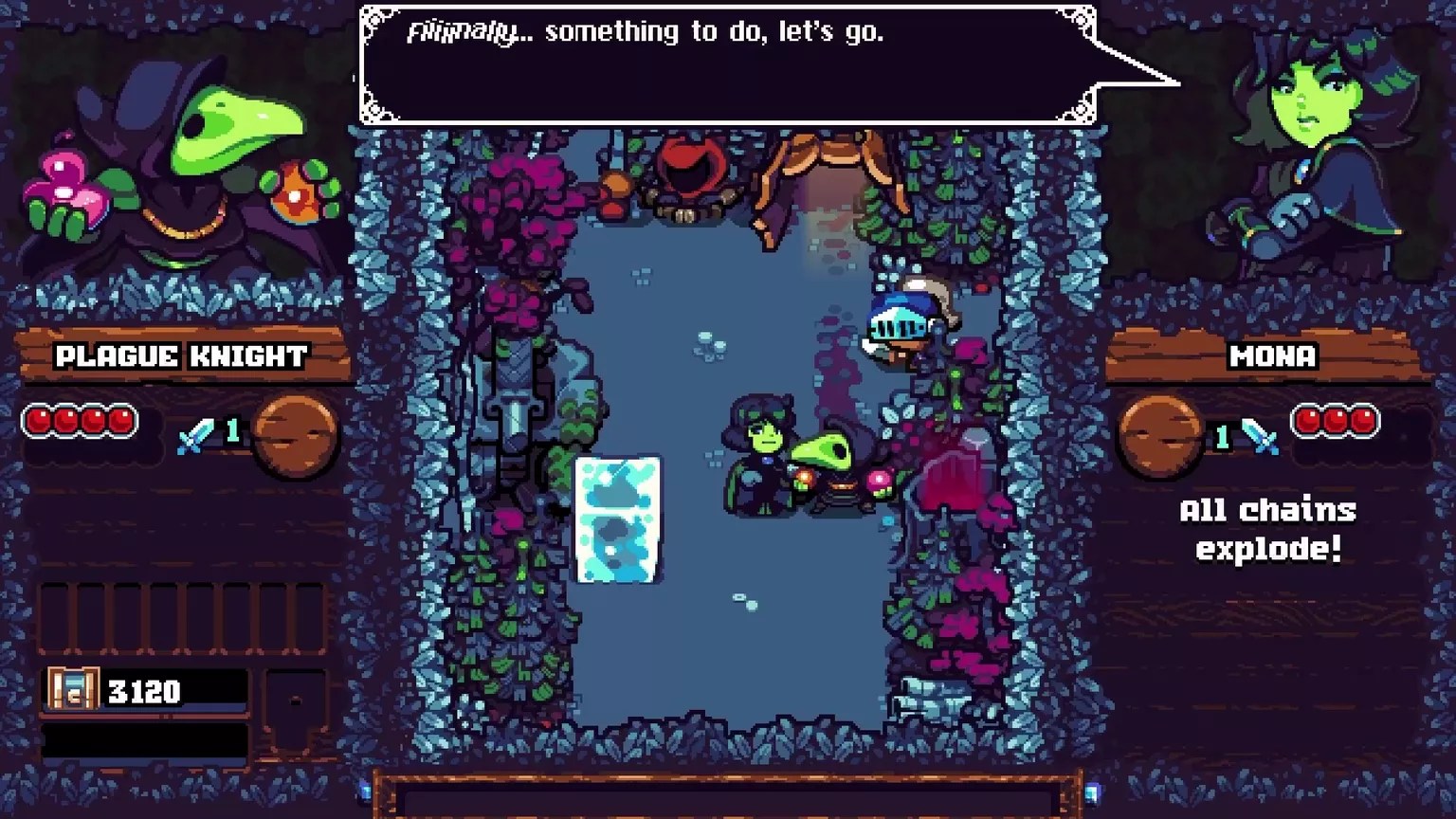
Task: Expand the MONA nameplate banner
Action: click(1272, 356)
